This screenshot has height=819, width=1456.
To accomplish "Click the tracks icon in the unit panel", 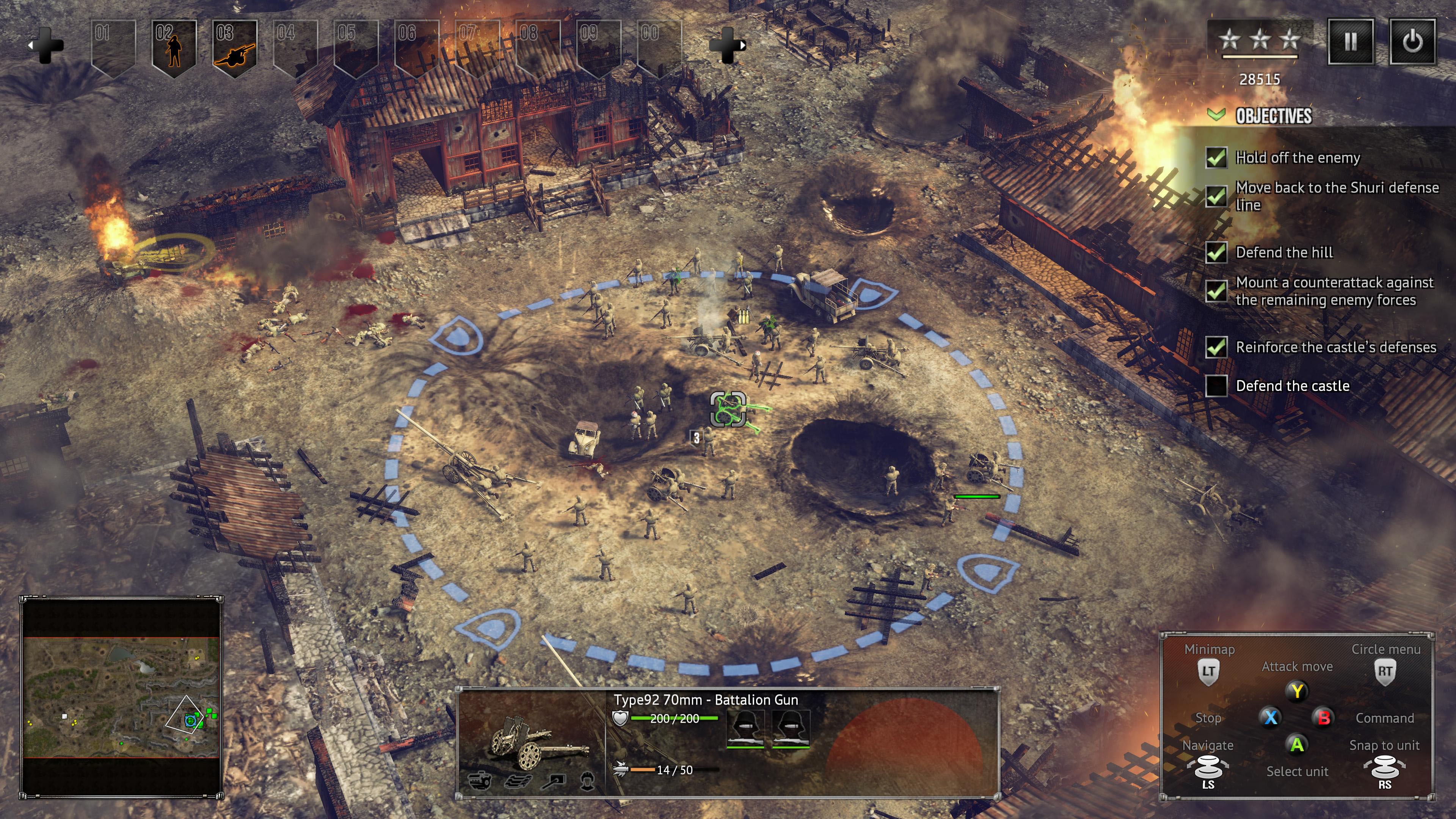I will (518, 783).
